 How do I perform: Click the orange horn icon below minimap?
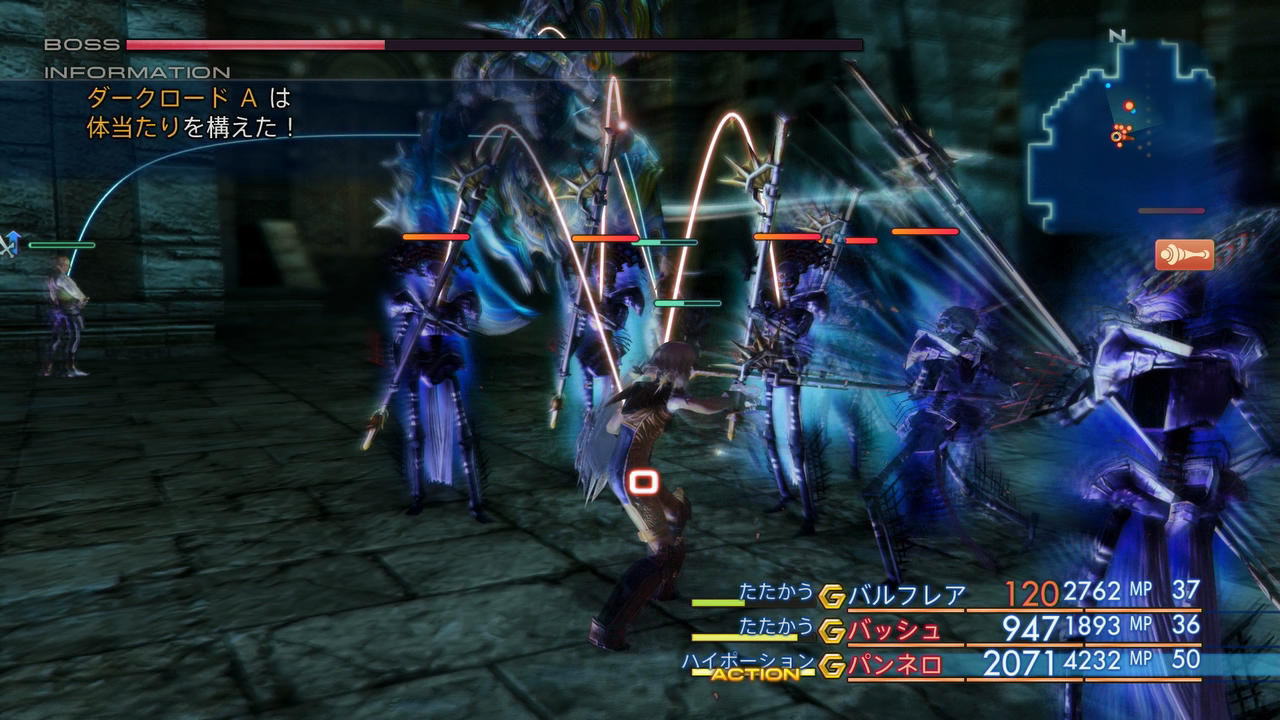point(1184,255)
